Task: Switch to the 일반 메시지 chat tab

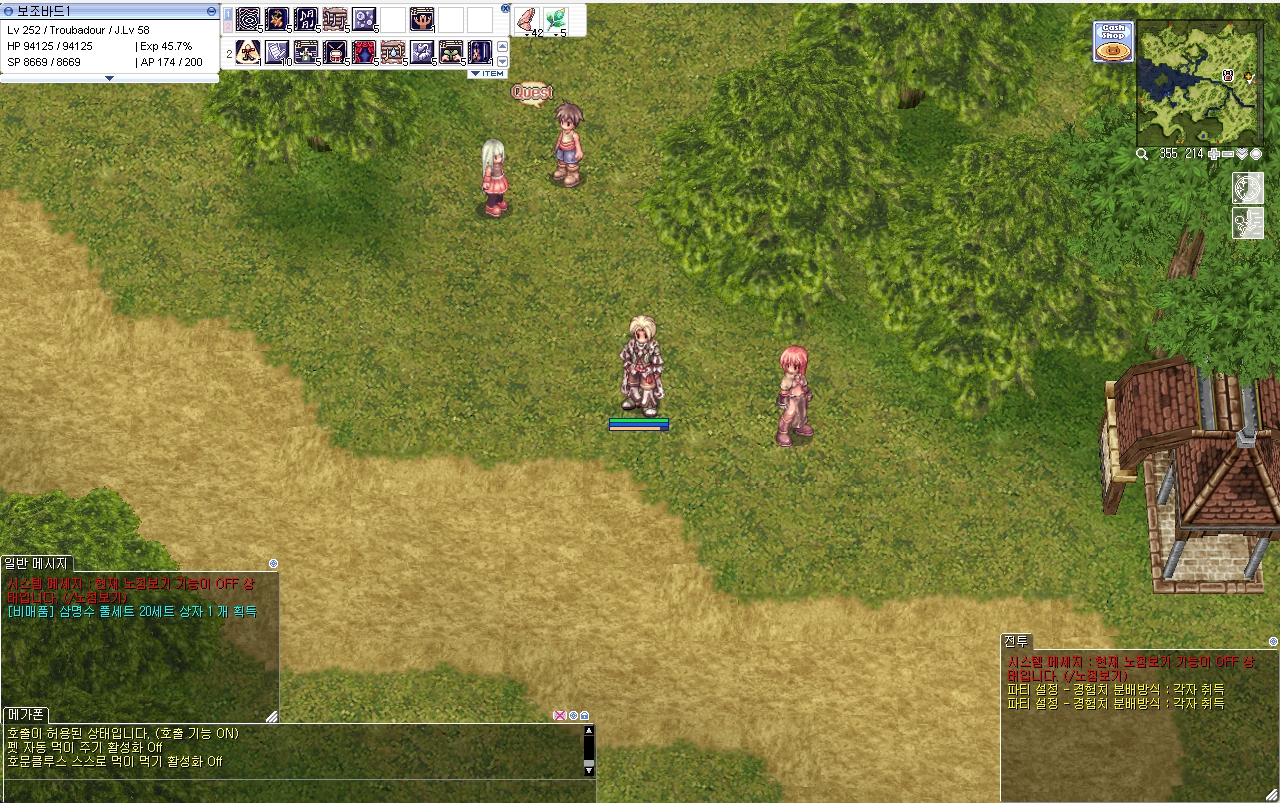Action: coord(36,564)
